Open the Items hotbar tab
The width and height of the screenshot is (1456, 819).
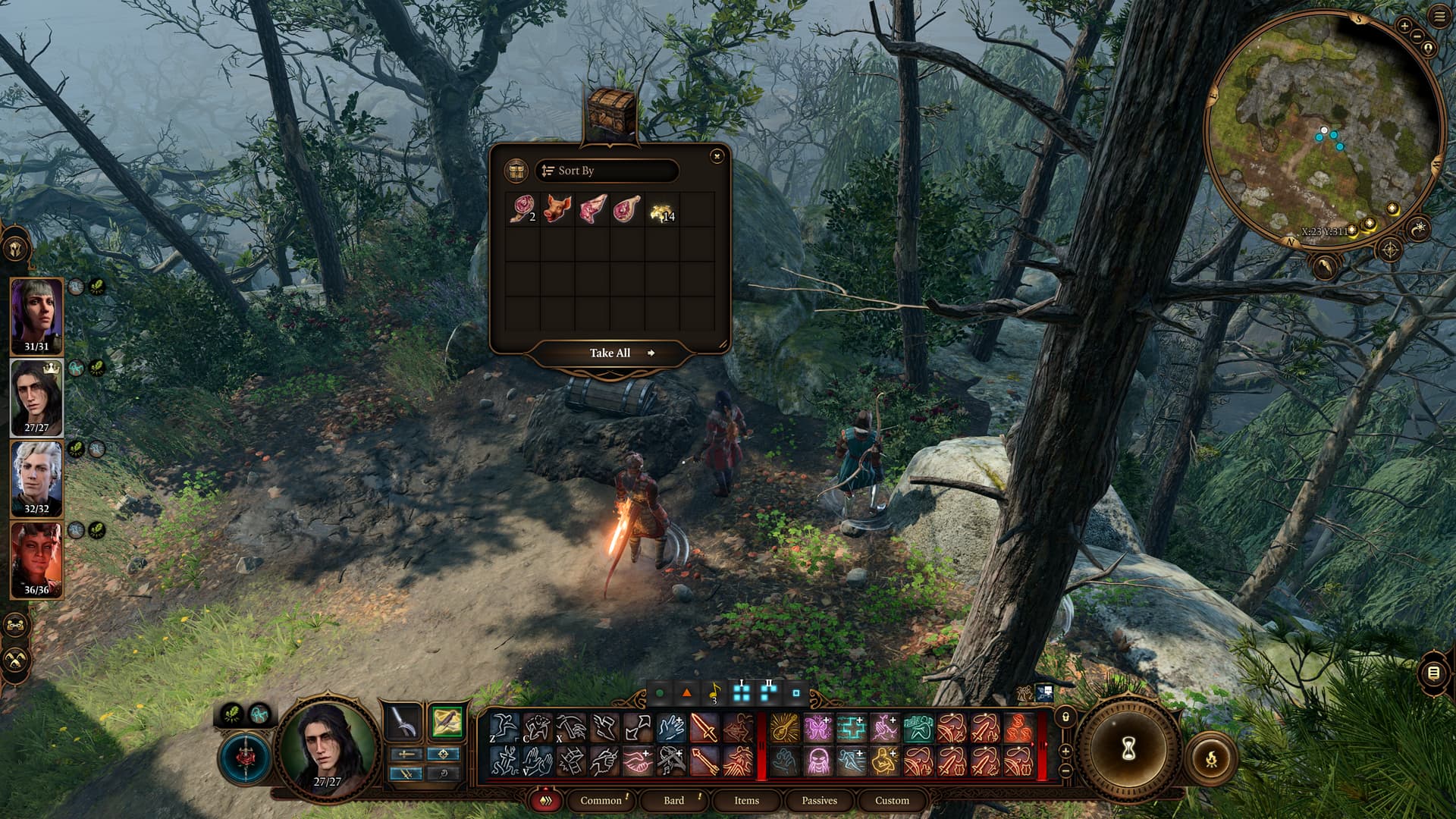(x=746, y=801)
